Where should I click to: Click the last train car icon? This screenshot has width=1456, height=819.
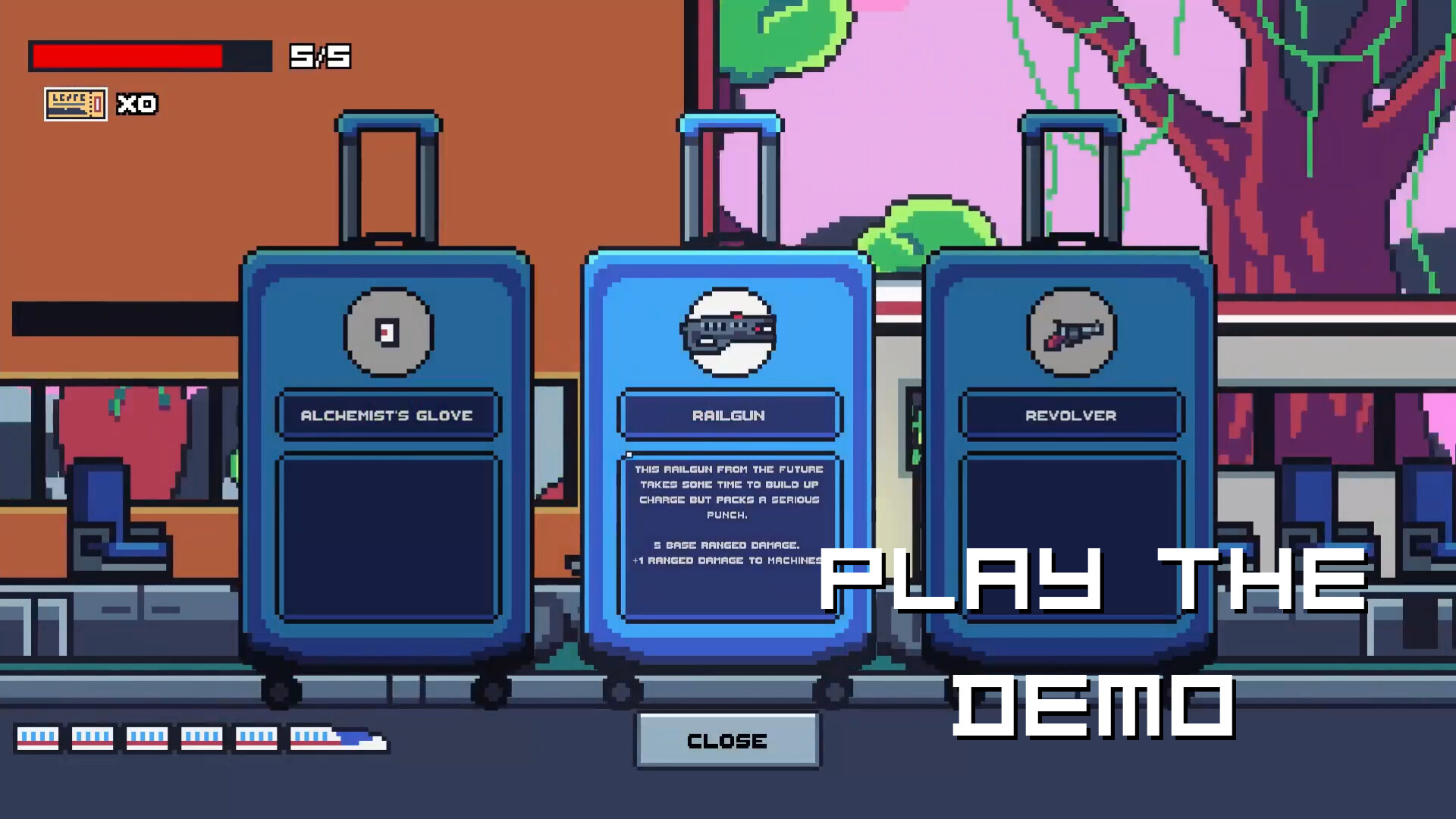pos(38,738)
